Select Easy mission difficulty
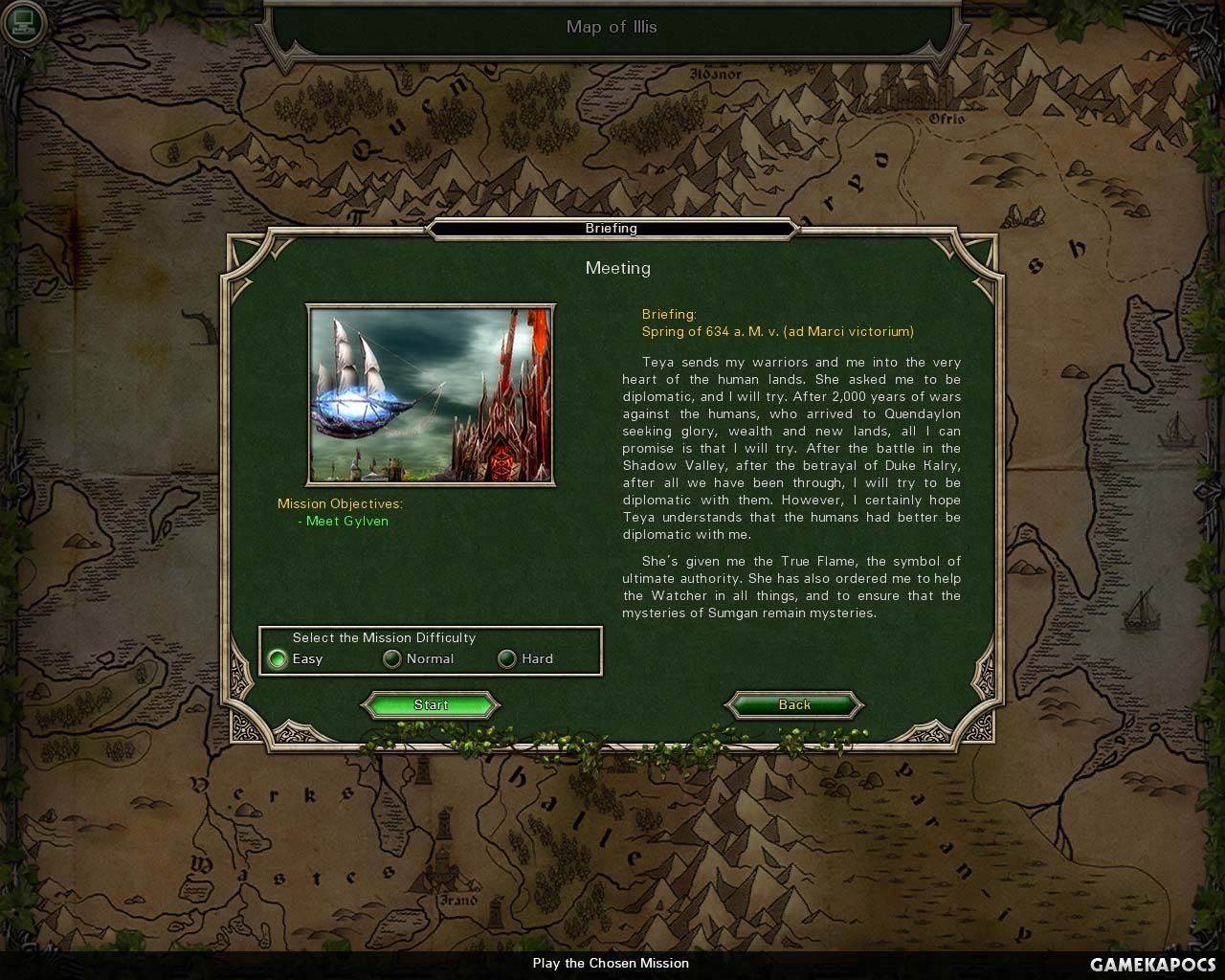 (x=278, y=658)
